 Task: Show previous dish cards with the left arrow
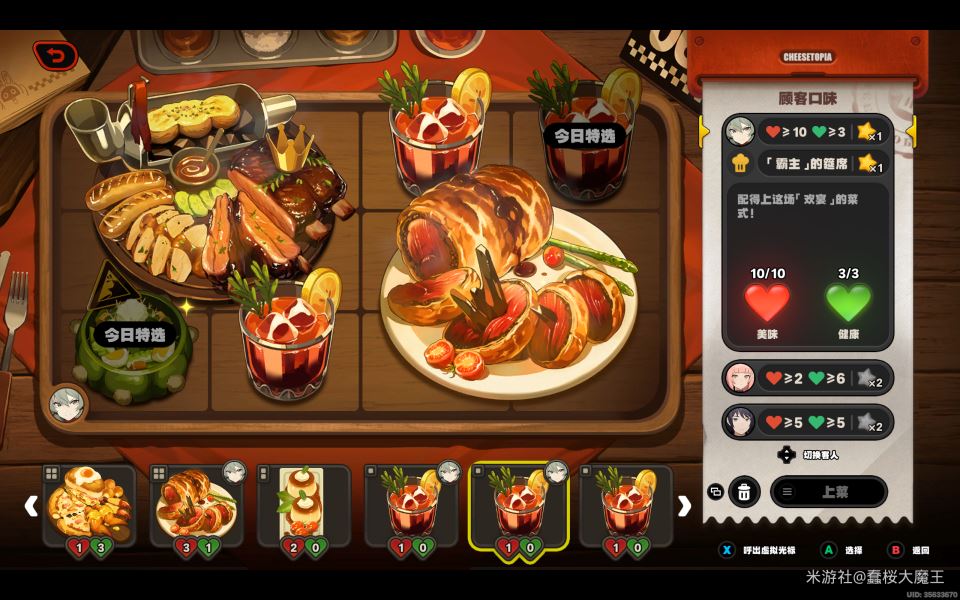[x=30, y=506]
